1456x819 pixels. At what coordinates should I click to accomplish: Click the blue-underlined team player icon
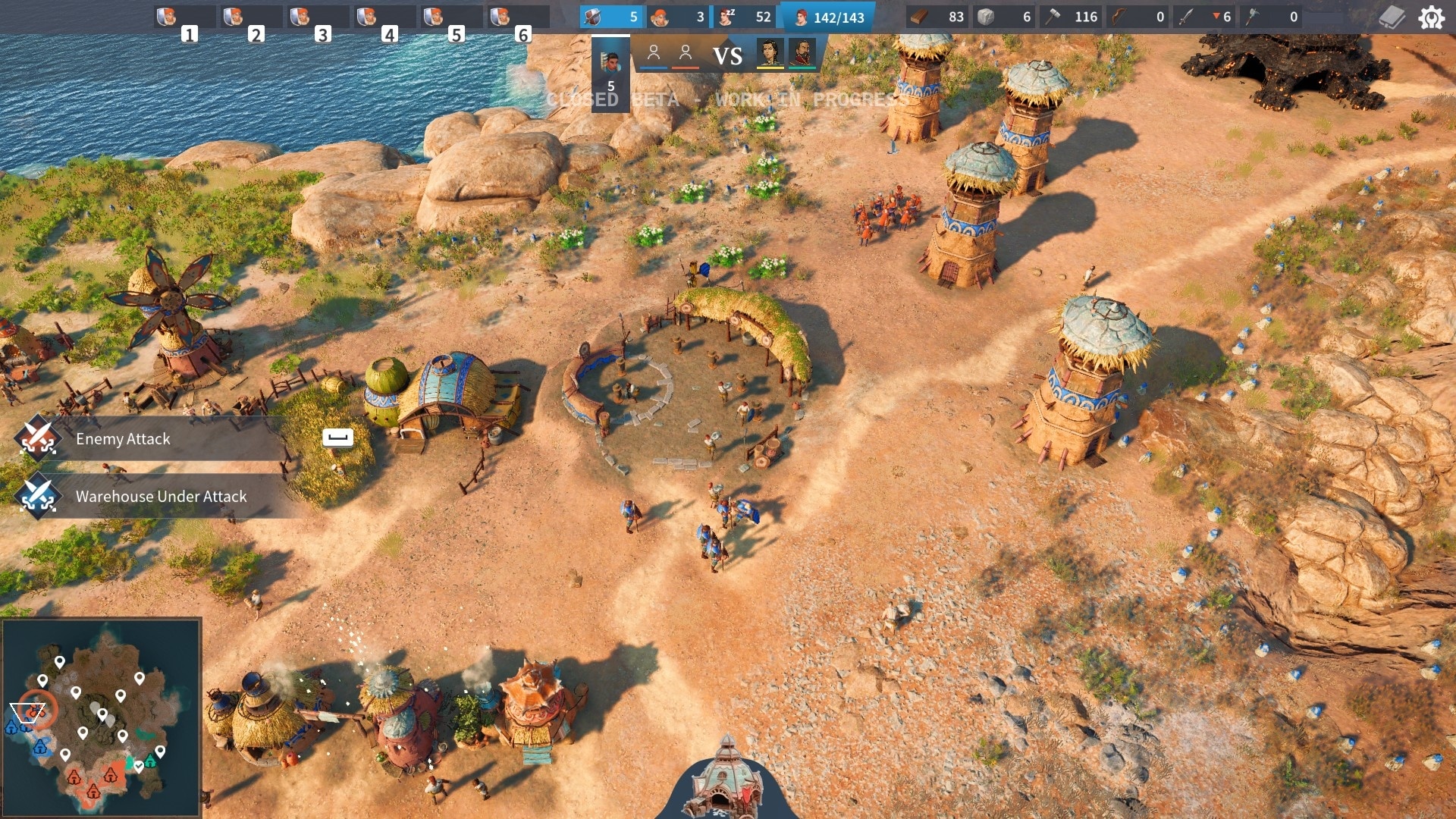pos(654,54)
